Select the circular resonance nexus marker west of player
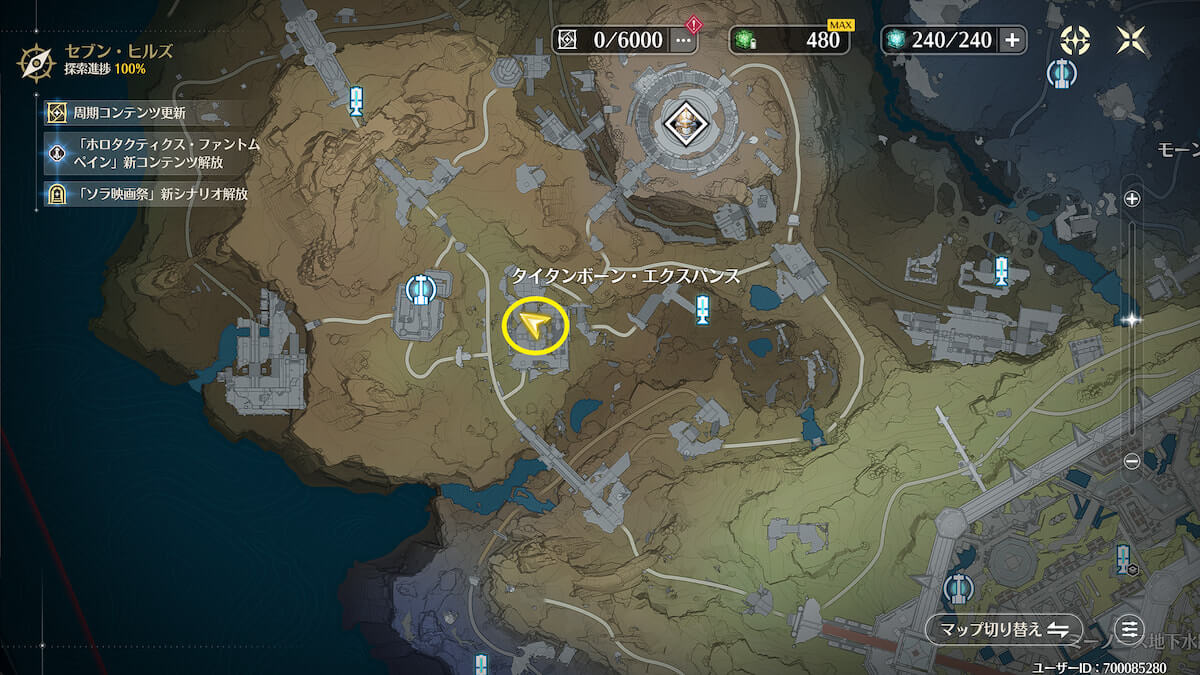 421,290
